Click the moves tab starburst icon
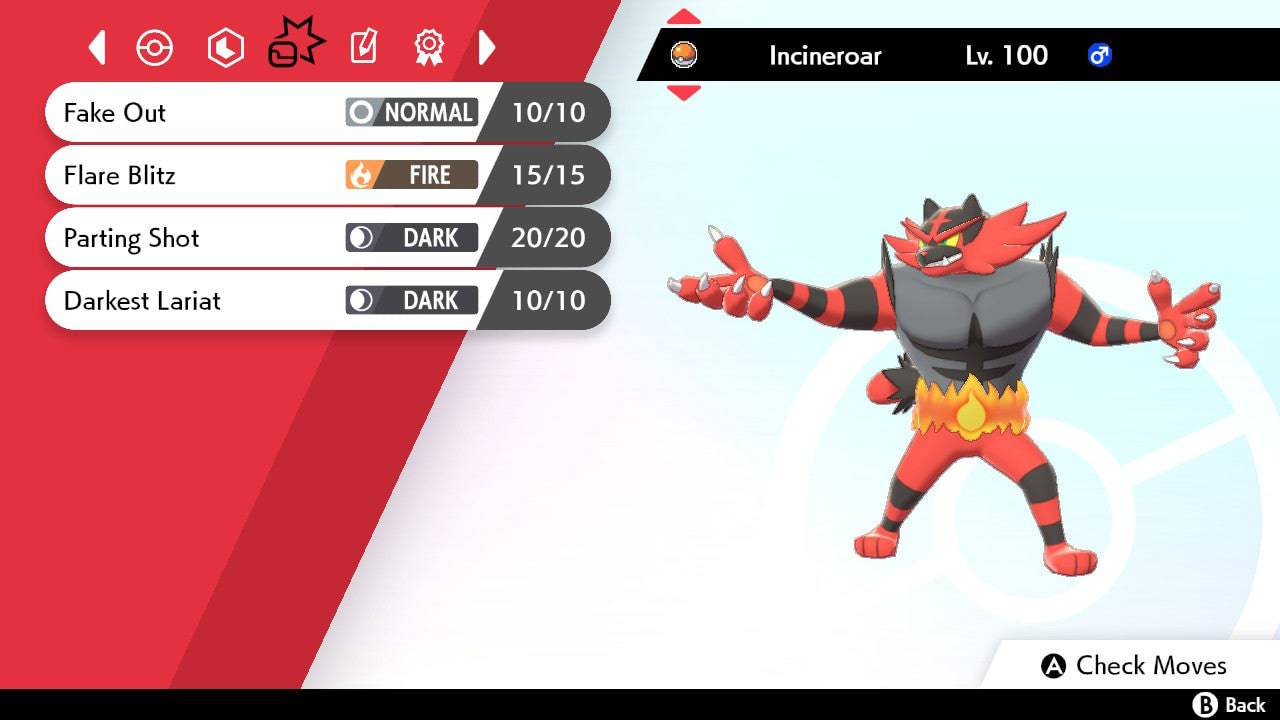This screenshot has width=1280, height=720. [x=295, y=42]
